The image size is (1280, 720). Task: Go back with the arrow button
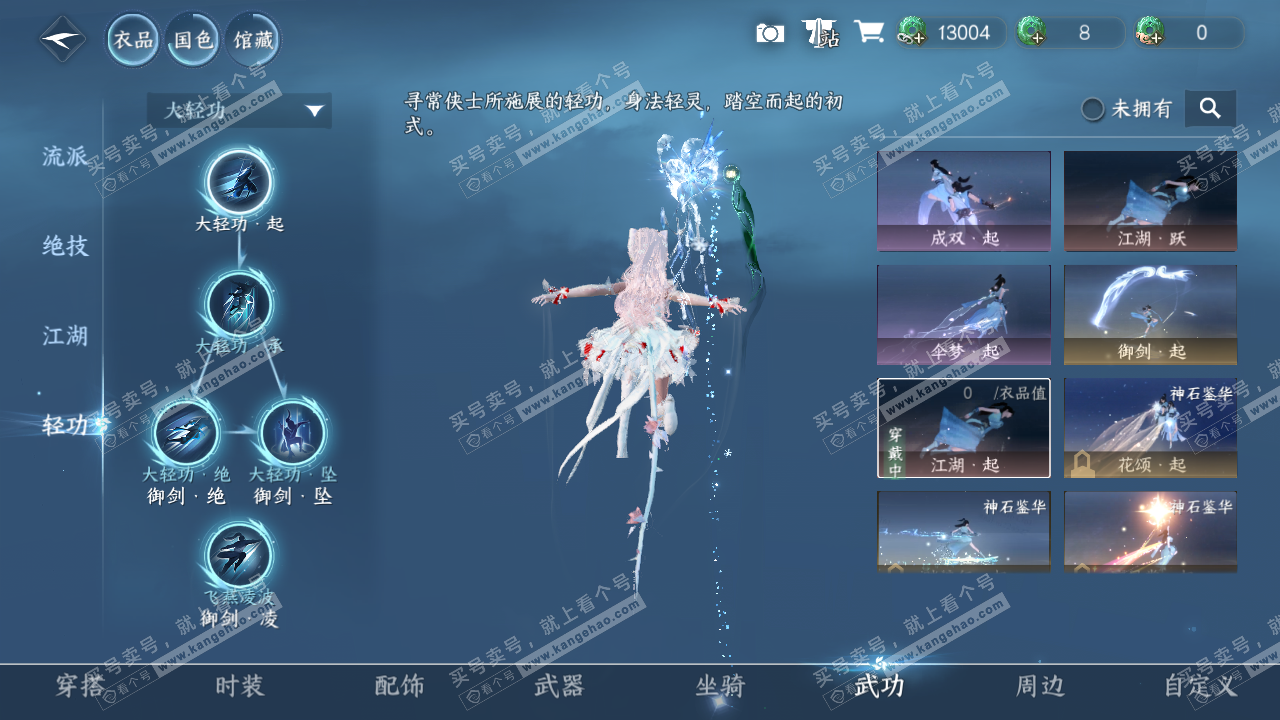tap(62, 40)
